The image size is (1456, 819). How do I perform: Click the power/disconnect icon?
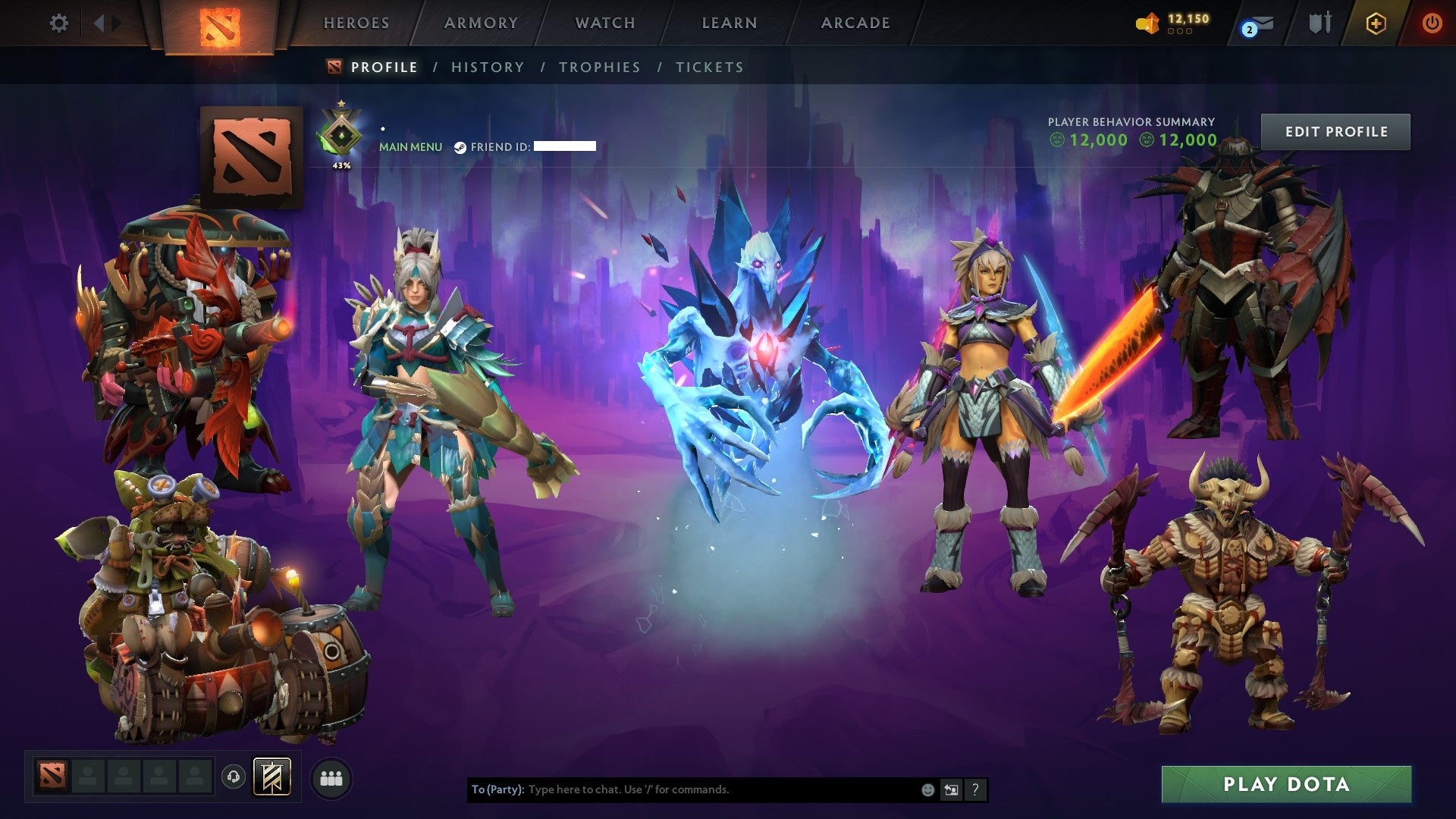(x=1432, y=23)
